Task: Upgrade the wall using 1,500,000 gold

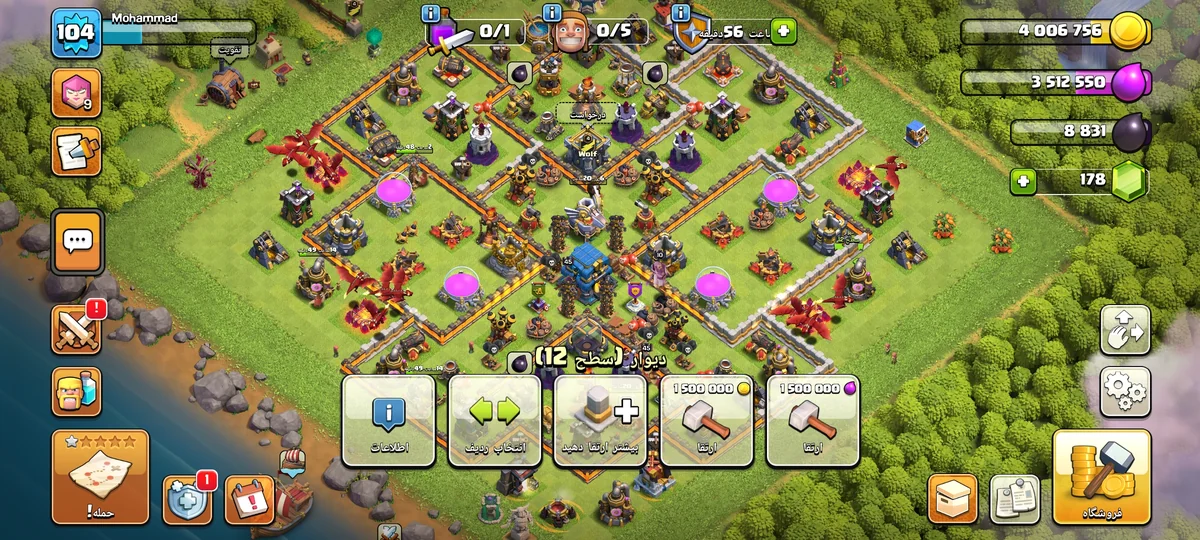Action: (x=706, y=420)
